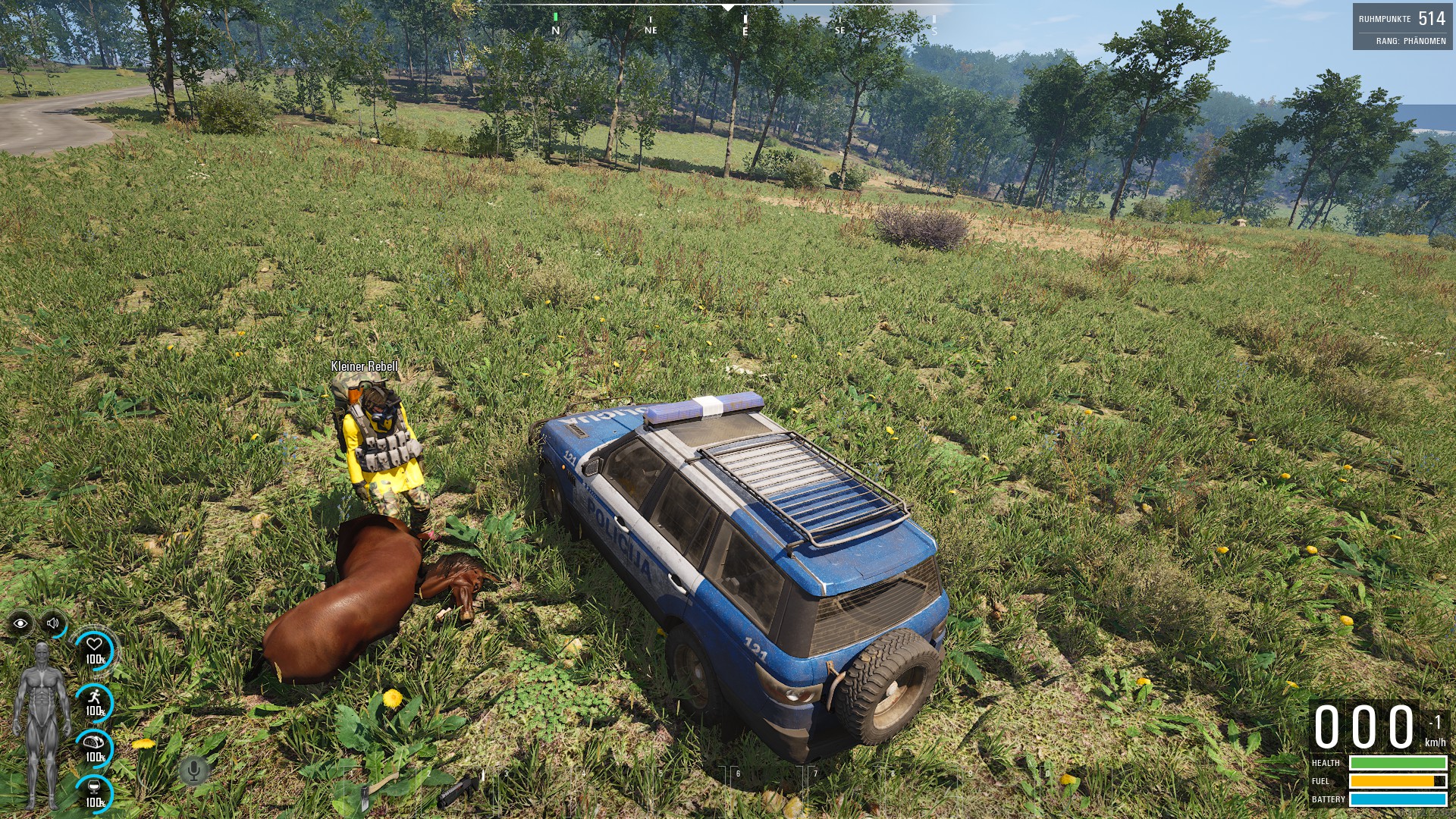Click the speaker noise indicator icon
This screenshot has height=819, width=1456.
tap(53, 623)
